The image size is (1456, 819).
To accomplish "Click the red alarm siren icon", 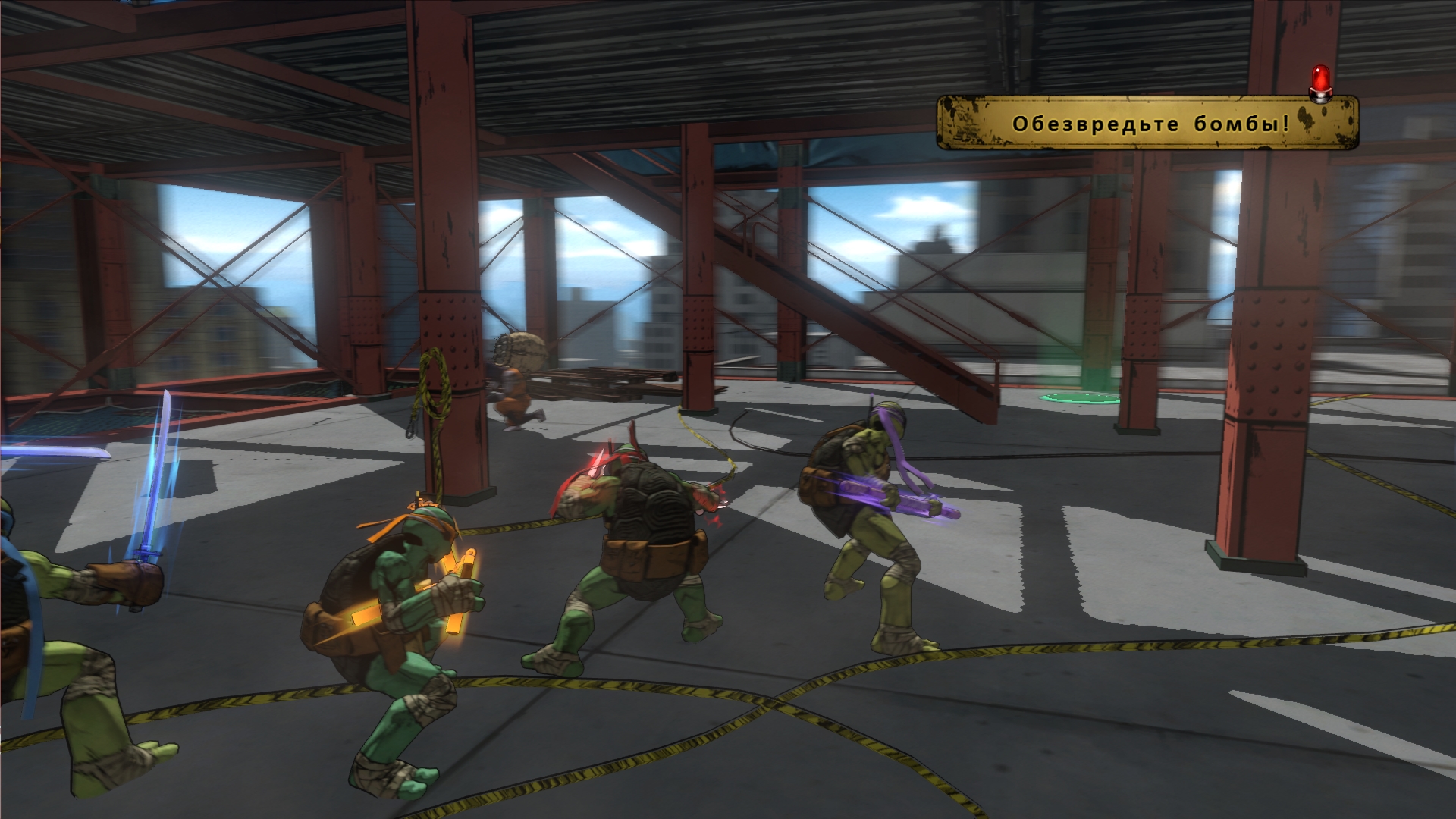I will [x=1322, y=82].
